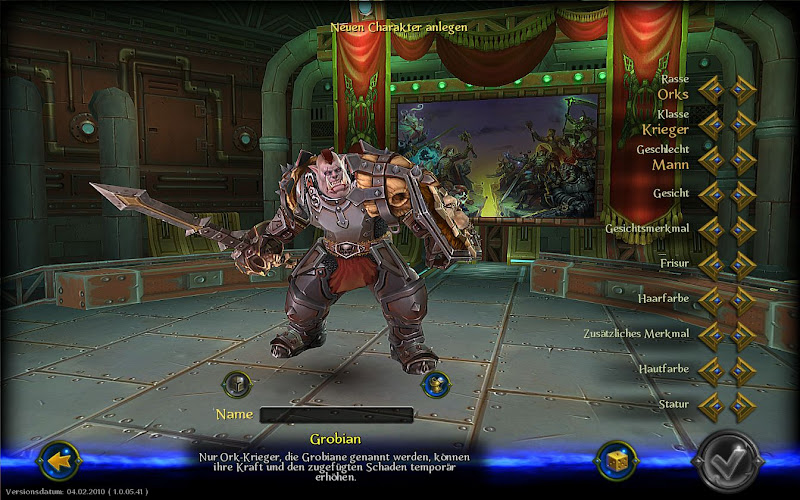Choose the next Gesicht option
The height and width of the screenshot is (500, 800).
pos(741,193)
